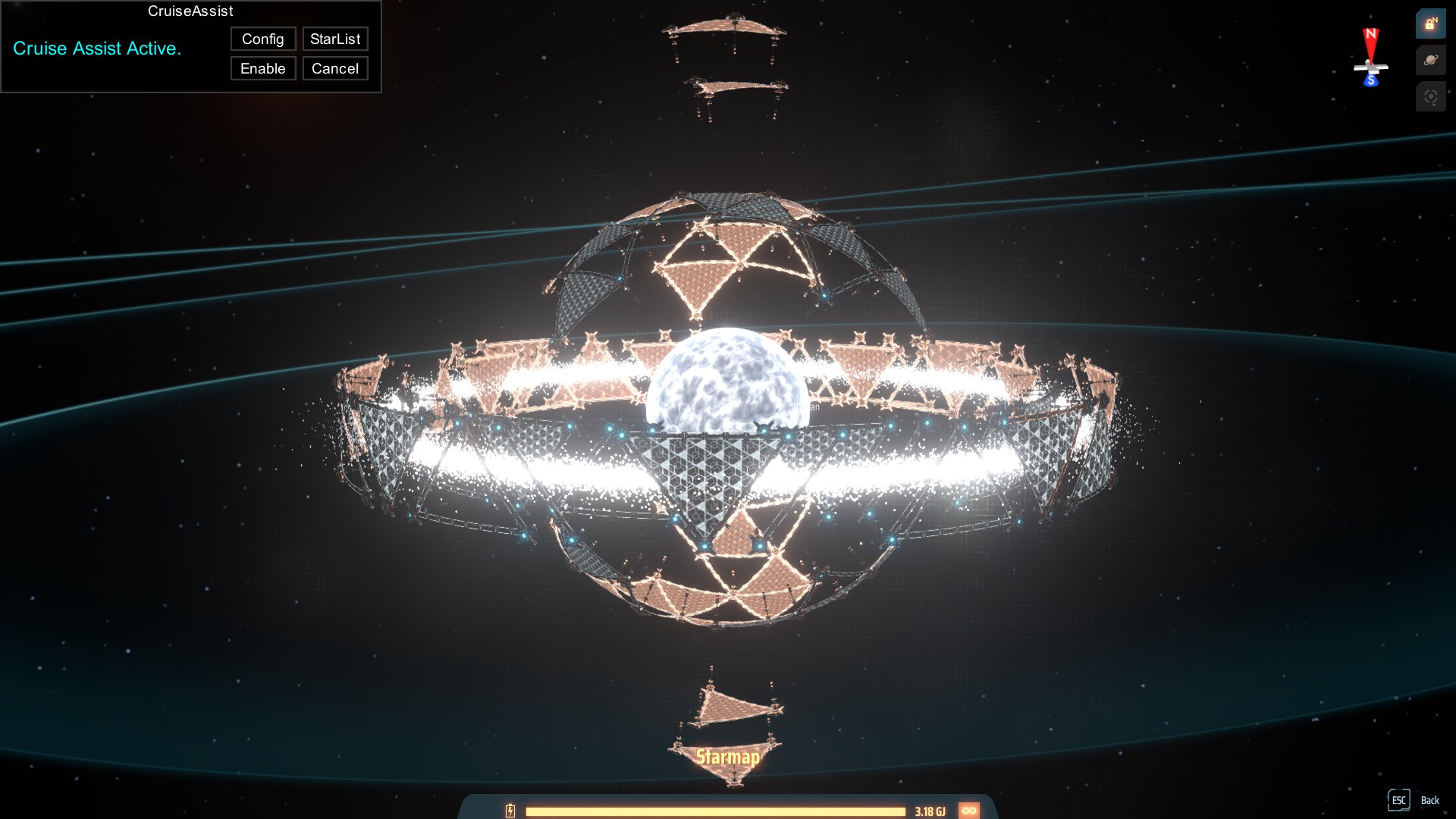This screenshot has height=819, width=1456.
Task: Open the StarList window
Action: click(335, 39)
